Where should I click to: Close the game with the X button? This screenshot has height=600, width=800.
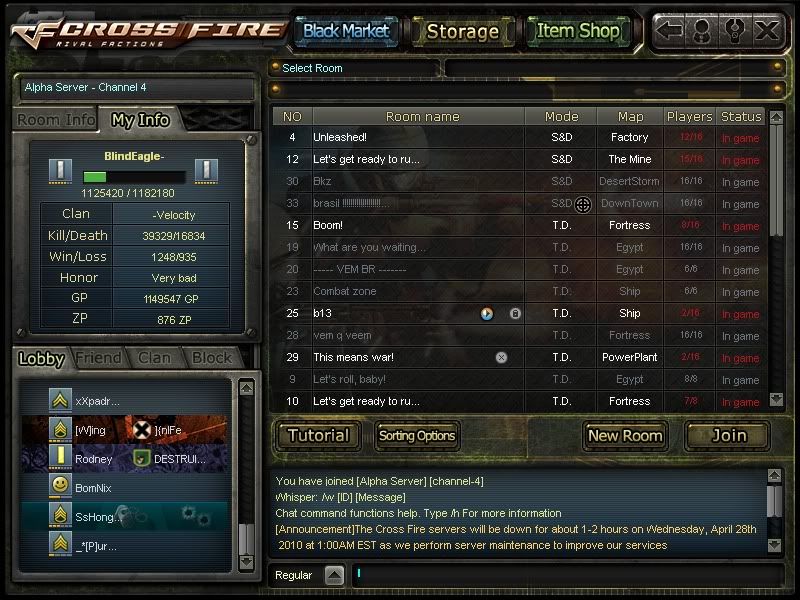(767, 30)
